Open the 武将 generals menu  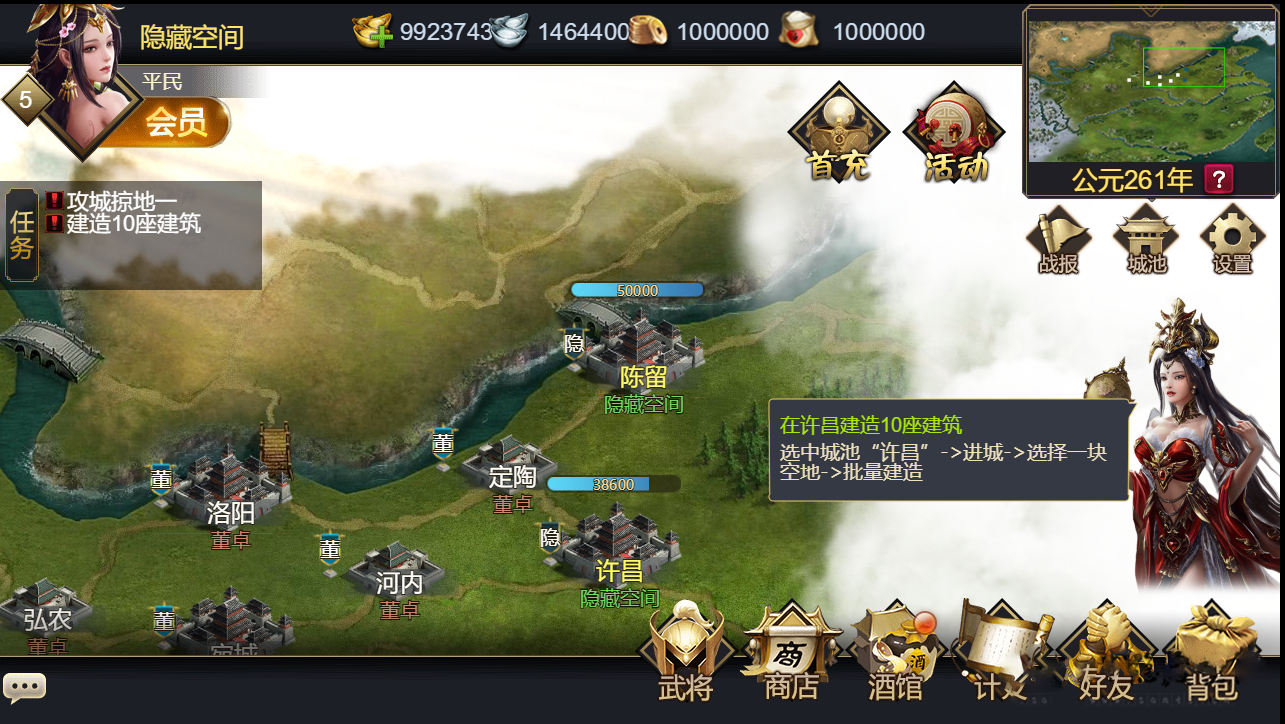685,653
